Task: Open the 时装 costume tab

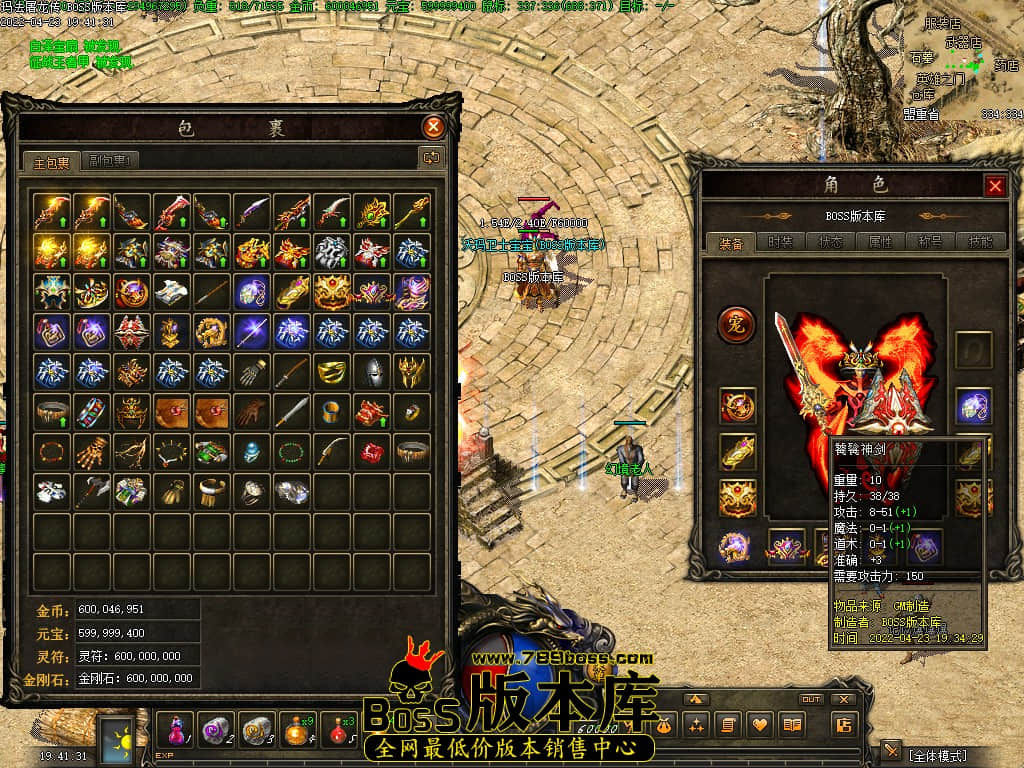Action: pyautogui.click(x=778, y=242)
